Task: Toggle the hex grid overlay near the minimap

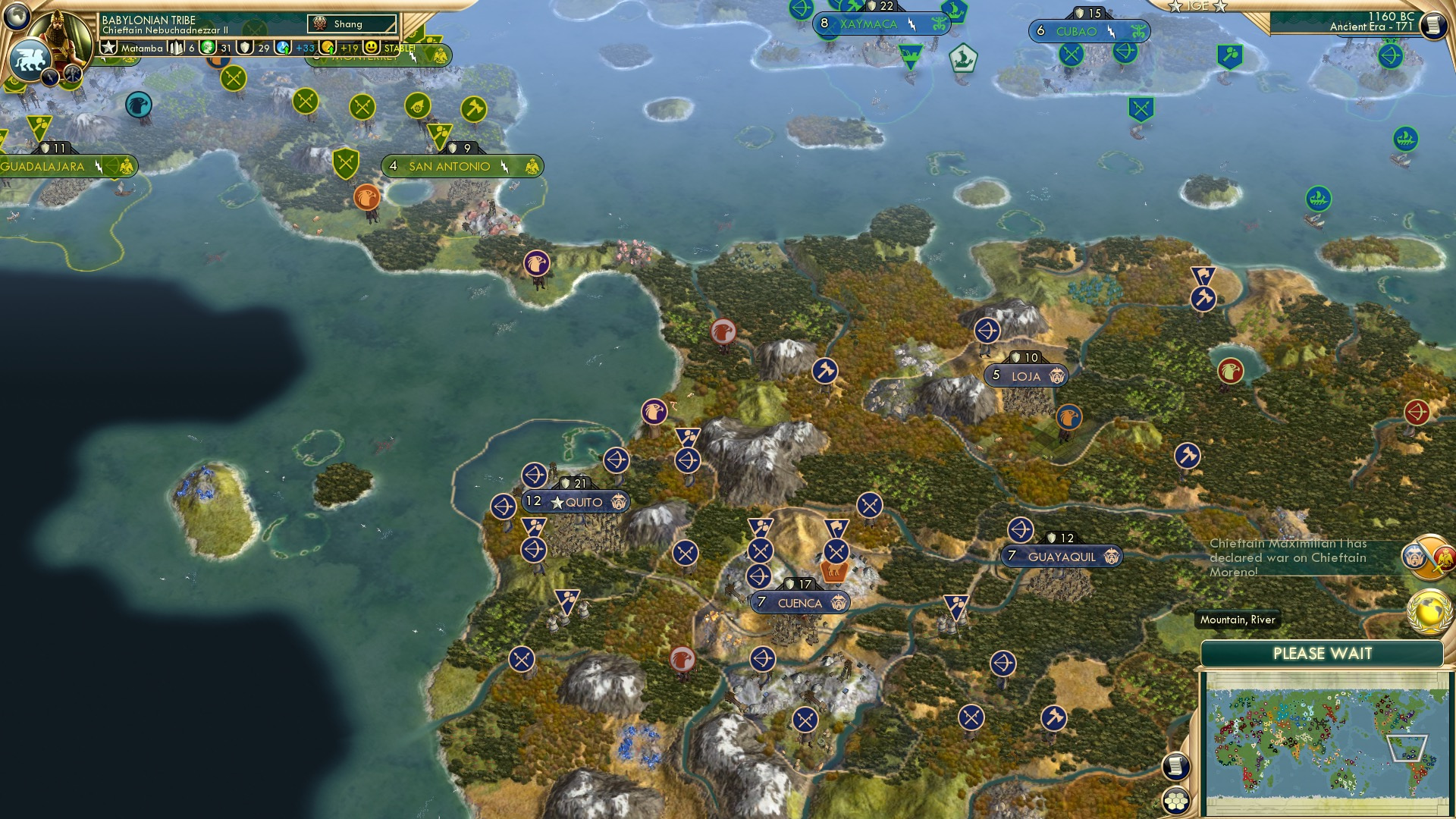Action: click(1175, 802)
